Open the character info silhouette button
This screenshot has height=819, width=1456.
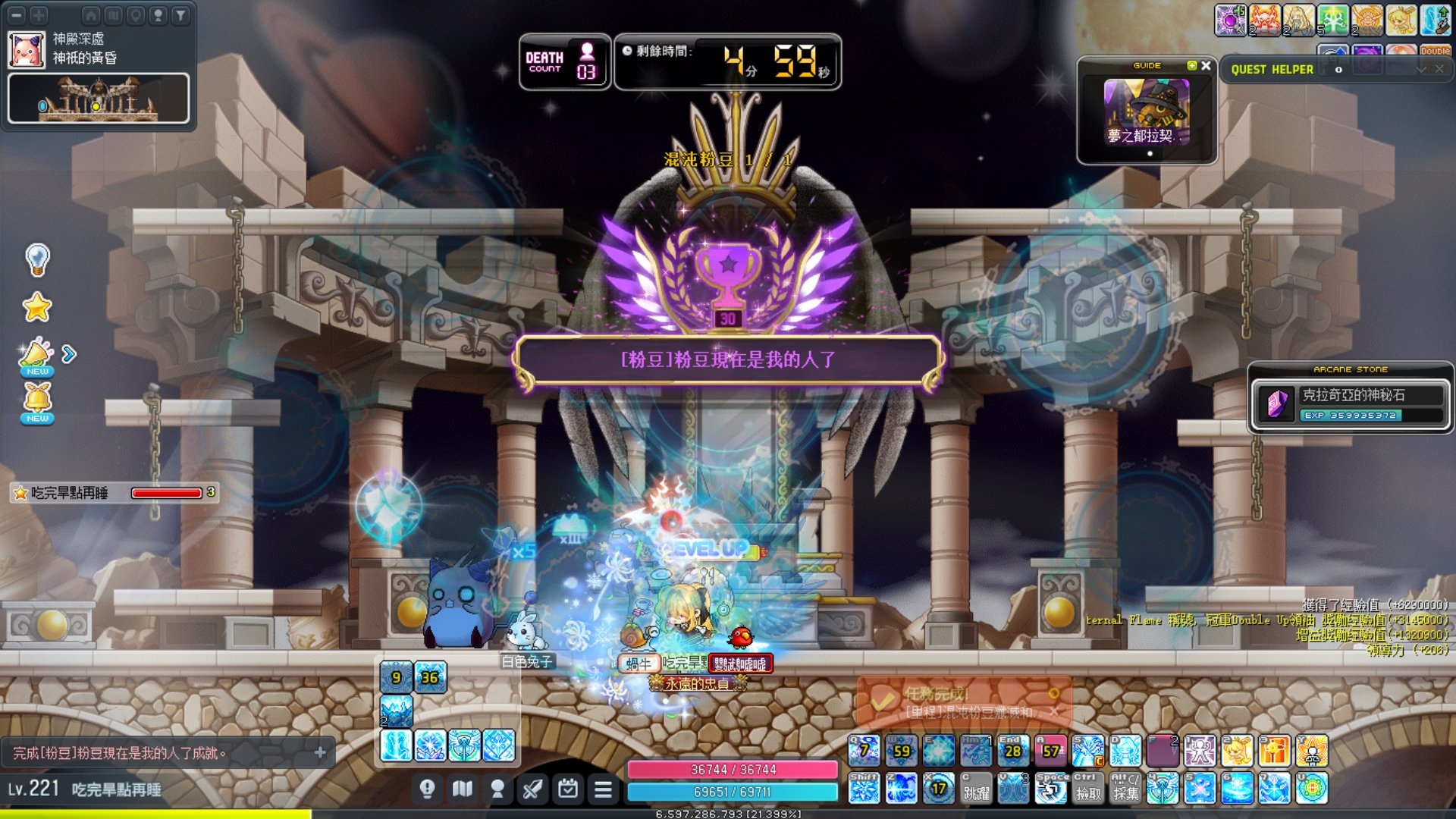coord(497,790)
